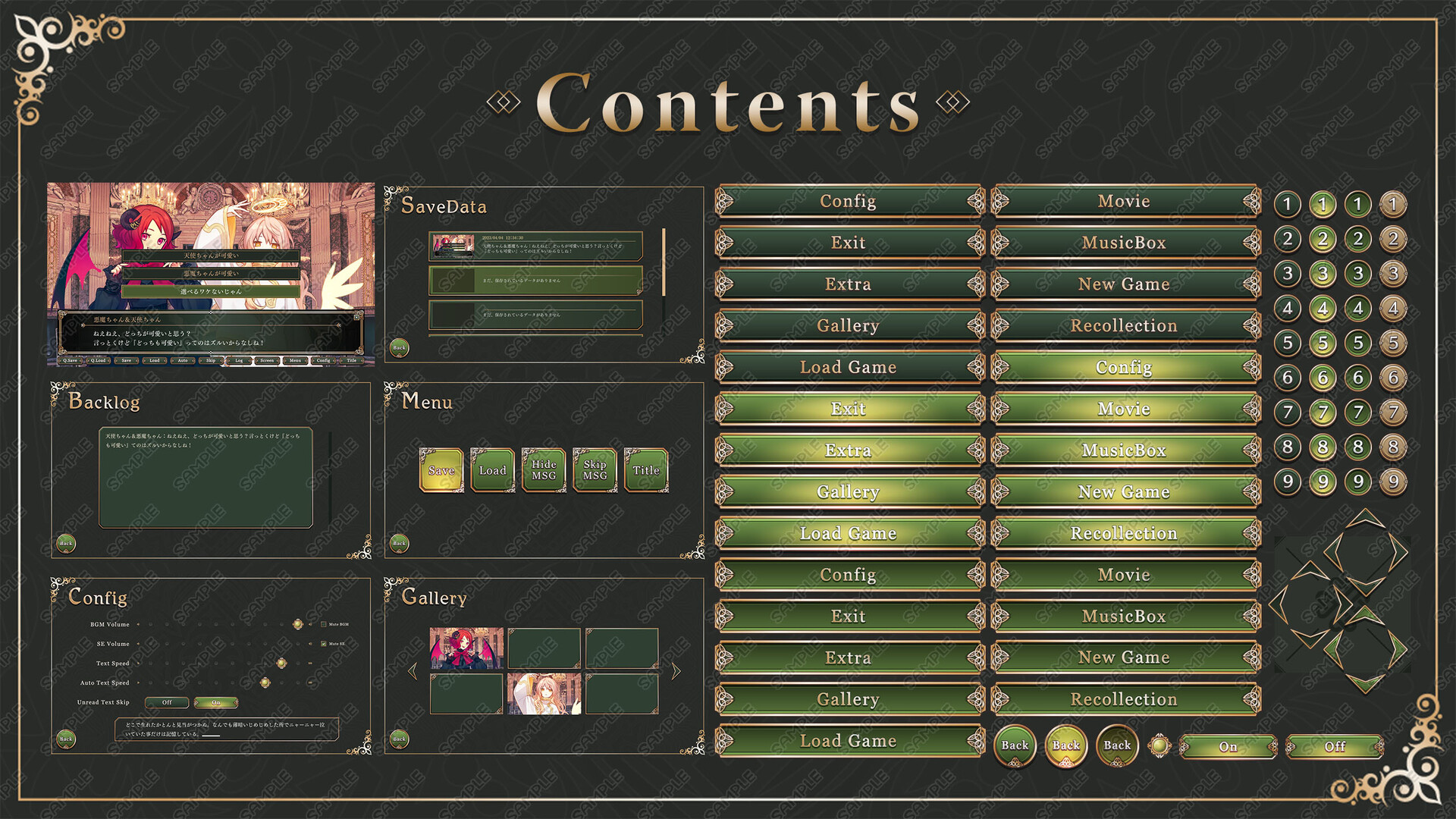Click Q.Save in the quick menu bar
This screenshot has height=819, width=1456.
tap(70, 361)
